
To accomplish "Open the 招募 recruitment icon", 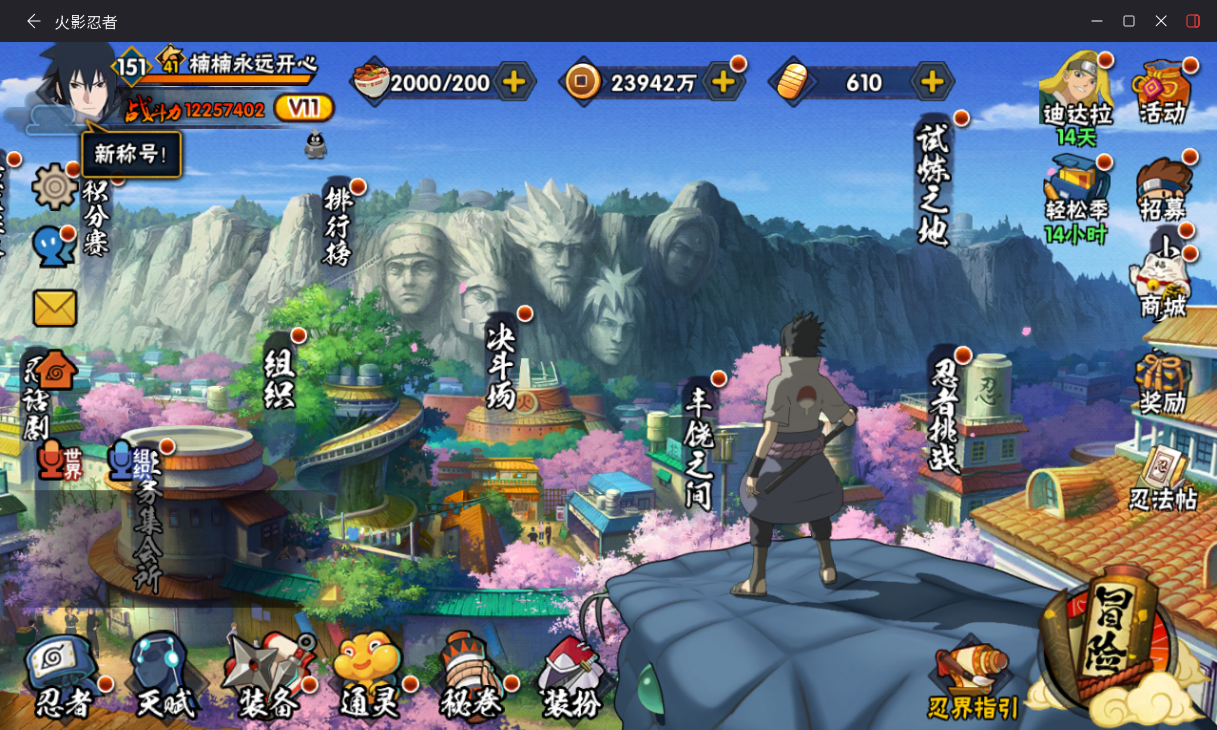I will coord(1163,188).
